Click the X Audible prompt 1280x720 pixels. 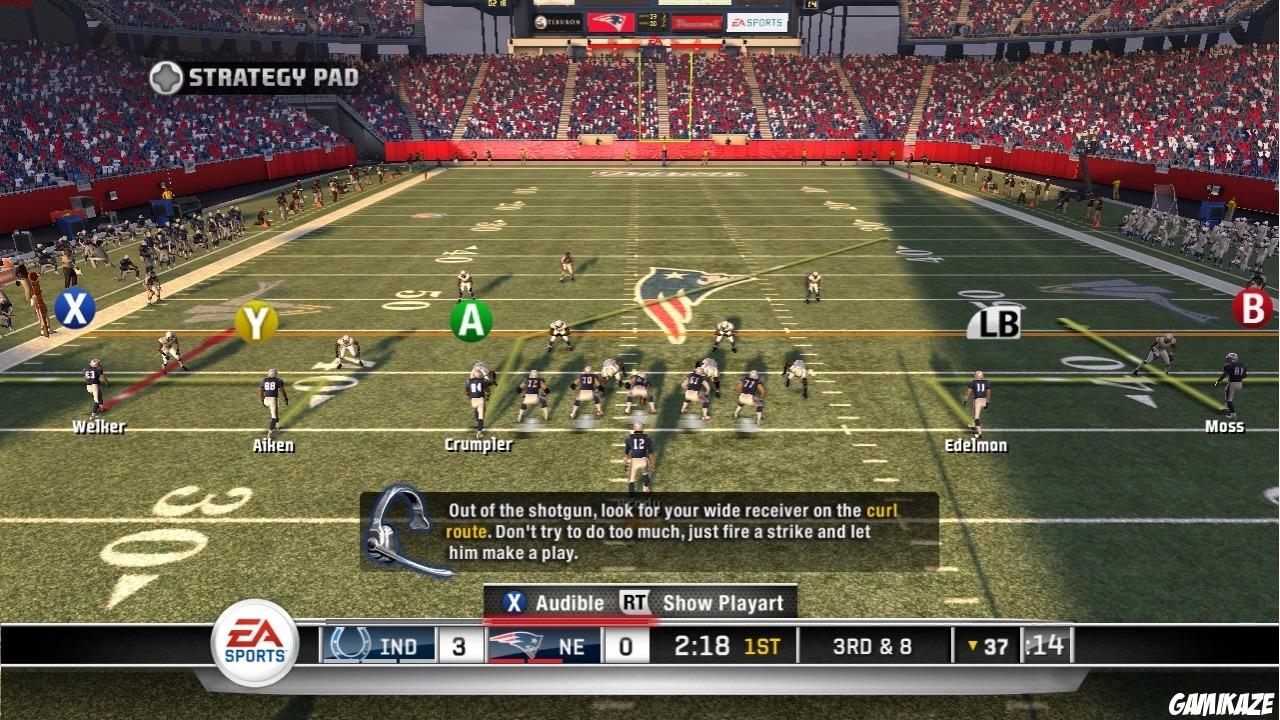(x=546, y=602)
